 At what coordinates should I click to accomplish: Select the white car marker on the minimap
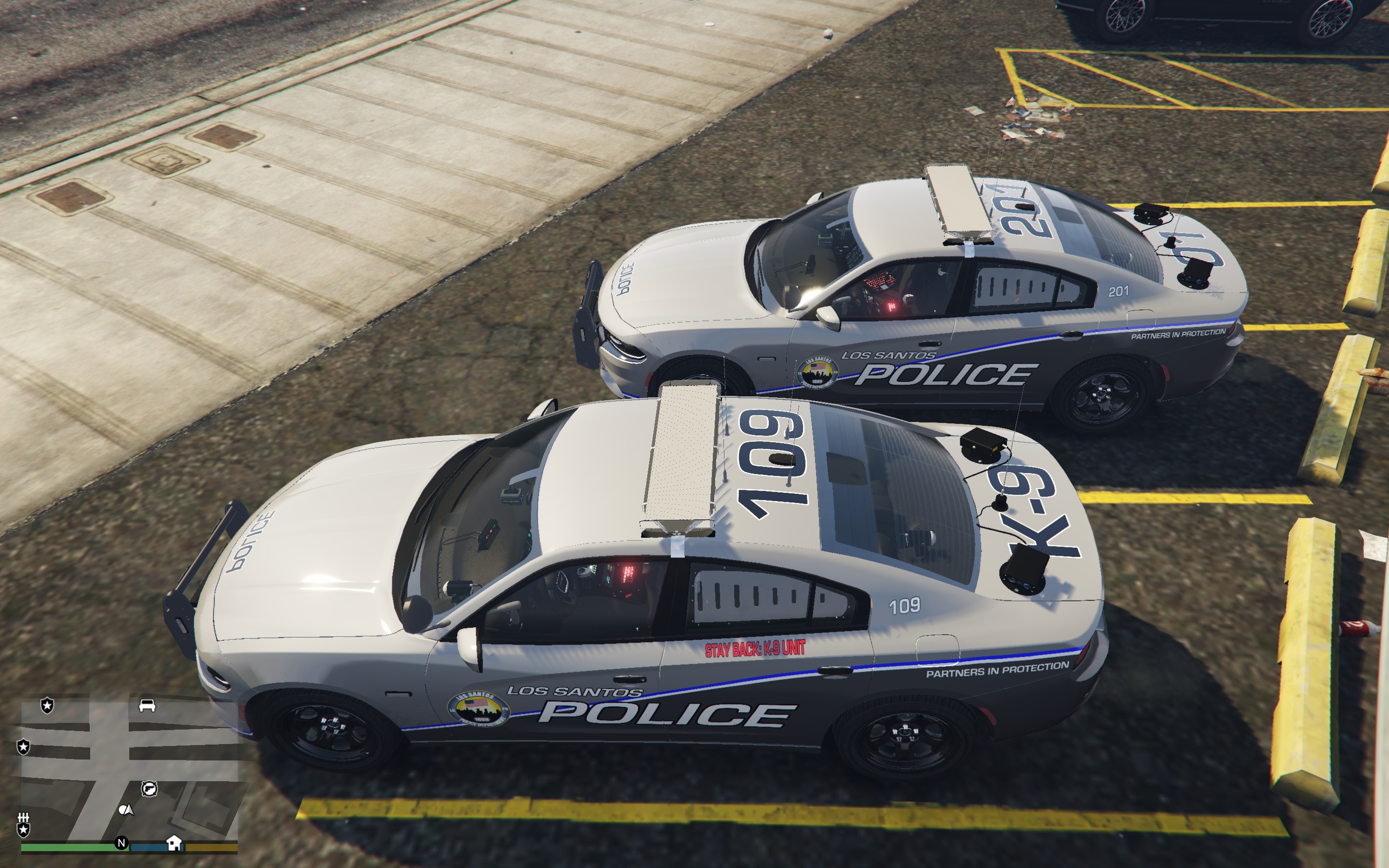pyautogui.click(x=147, y=705)
